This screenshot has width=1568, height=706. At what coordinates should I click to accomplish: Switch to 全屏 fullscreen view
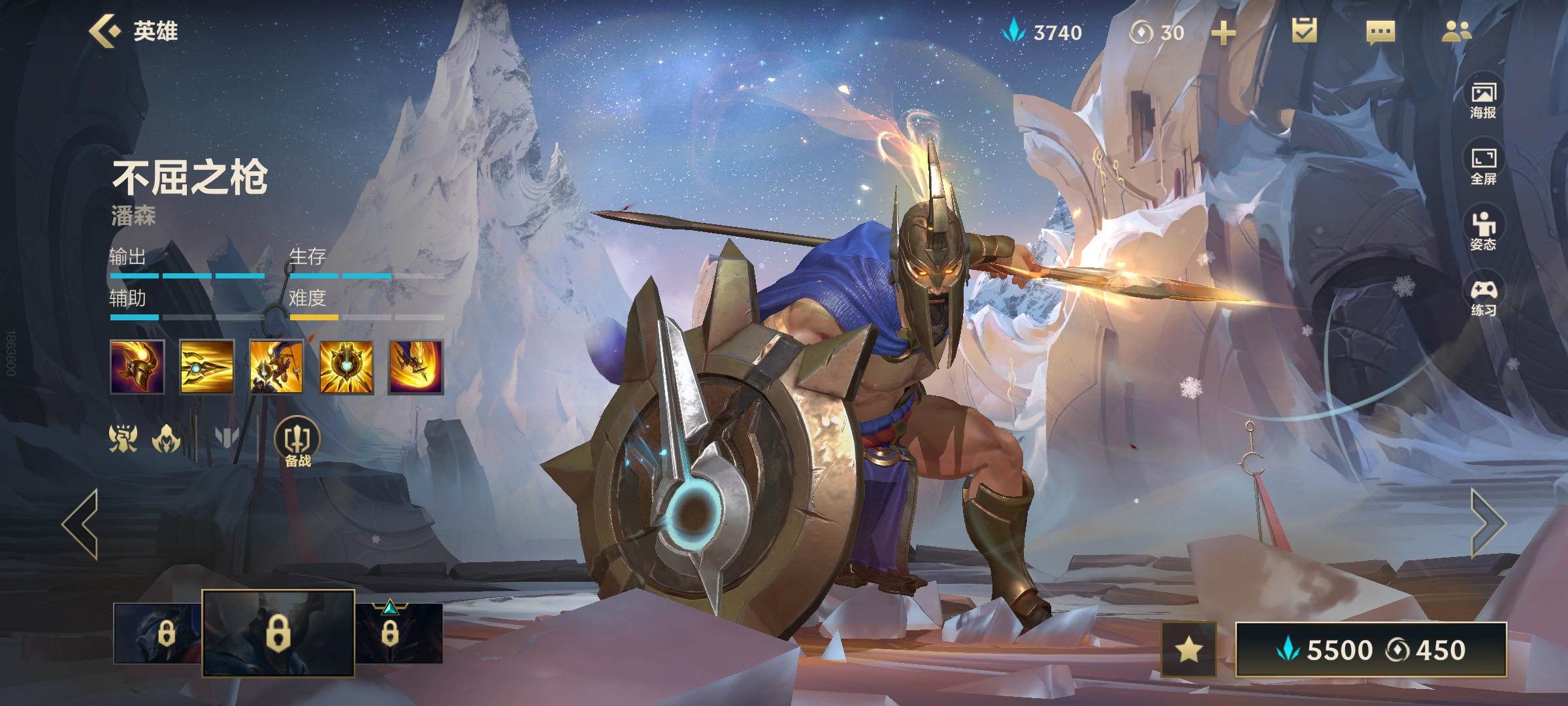pos(1483,166)
